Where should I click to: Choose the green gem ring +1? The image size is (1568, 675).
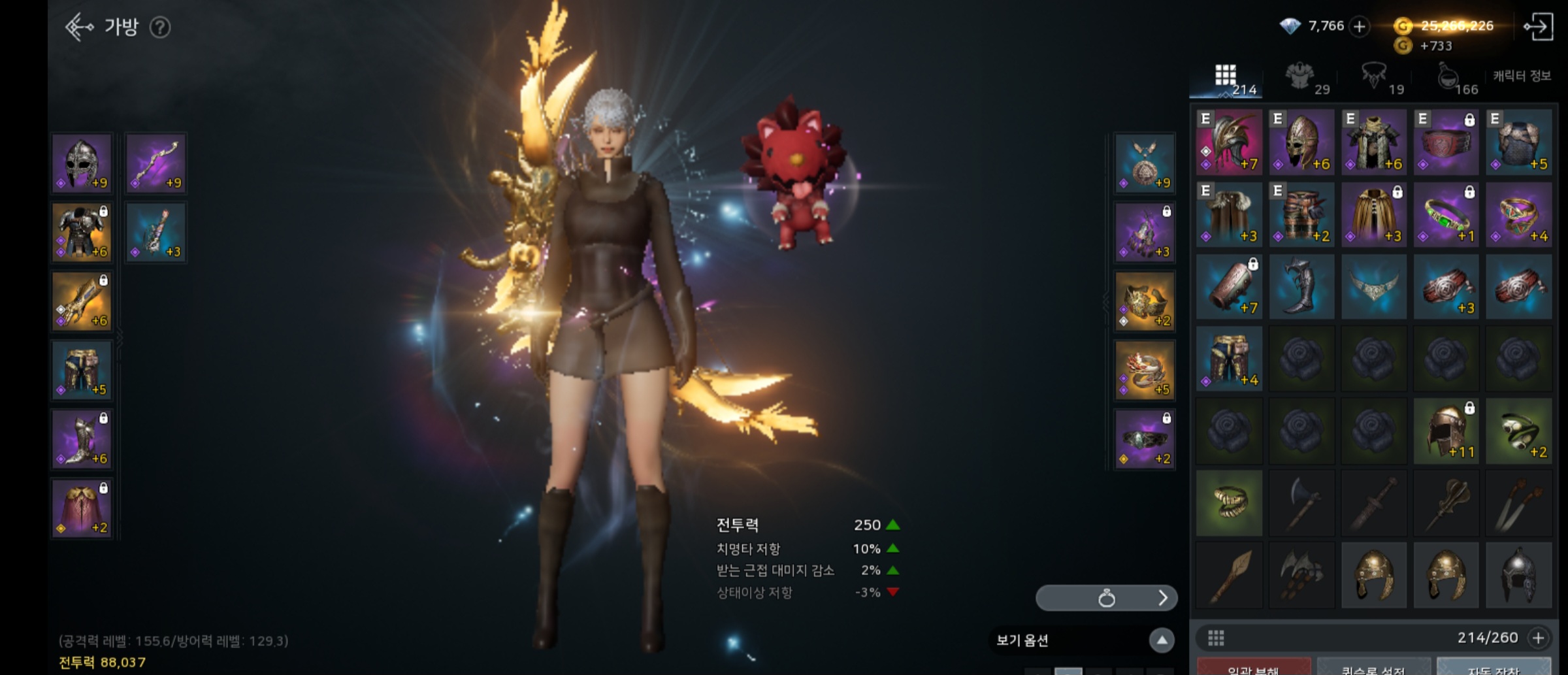point(1446,215)
